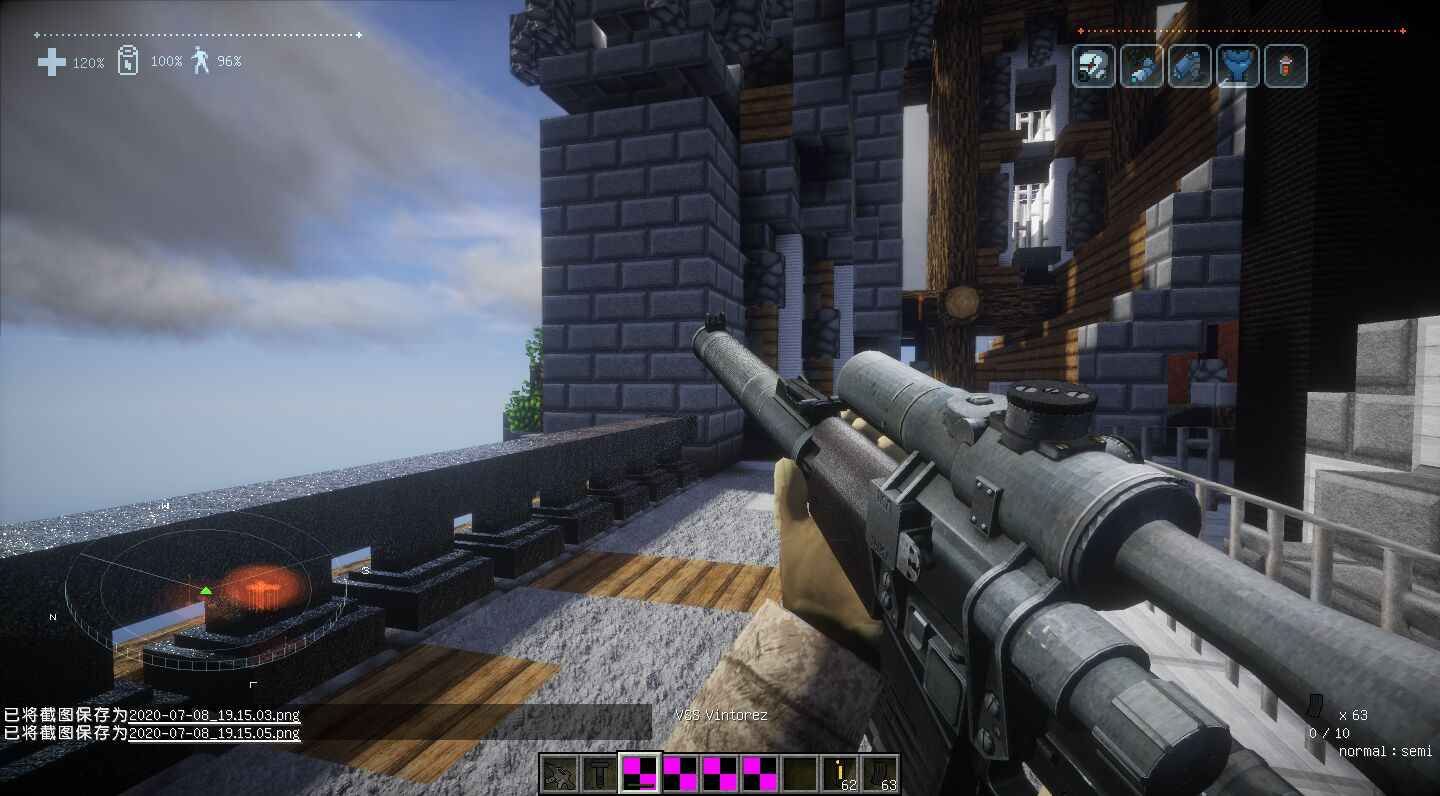Select the T-shaped item in the hotbar

[x=600, y=773]
